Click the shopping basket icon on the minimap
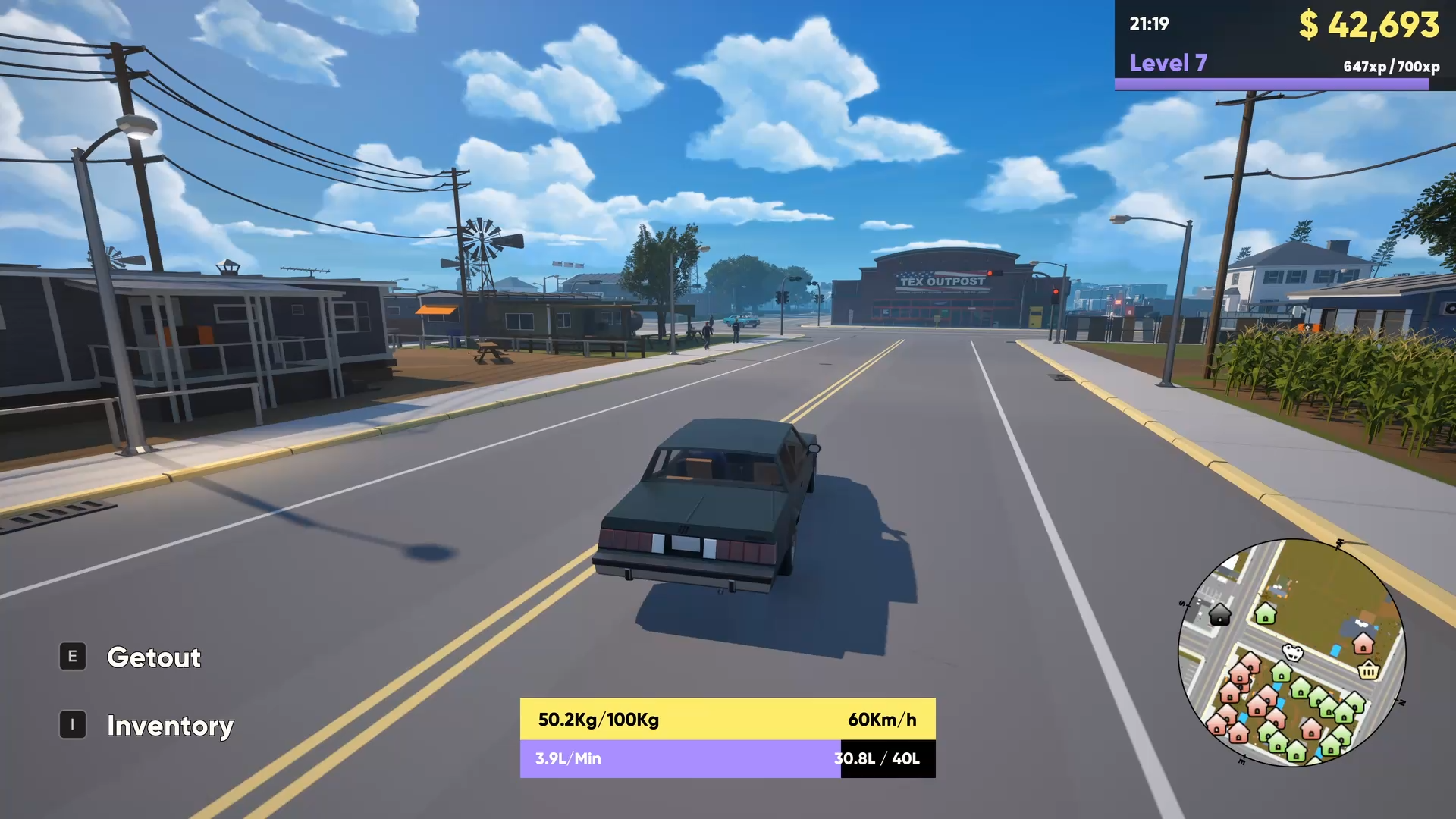The image size is (1456, 819). point(1369,671)
